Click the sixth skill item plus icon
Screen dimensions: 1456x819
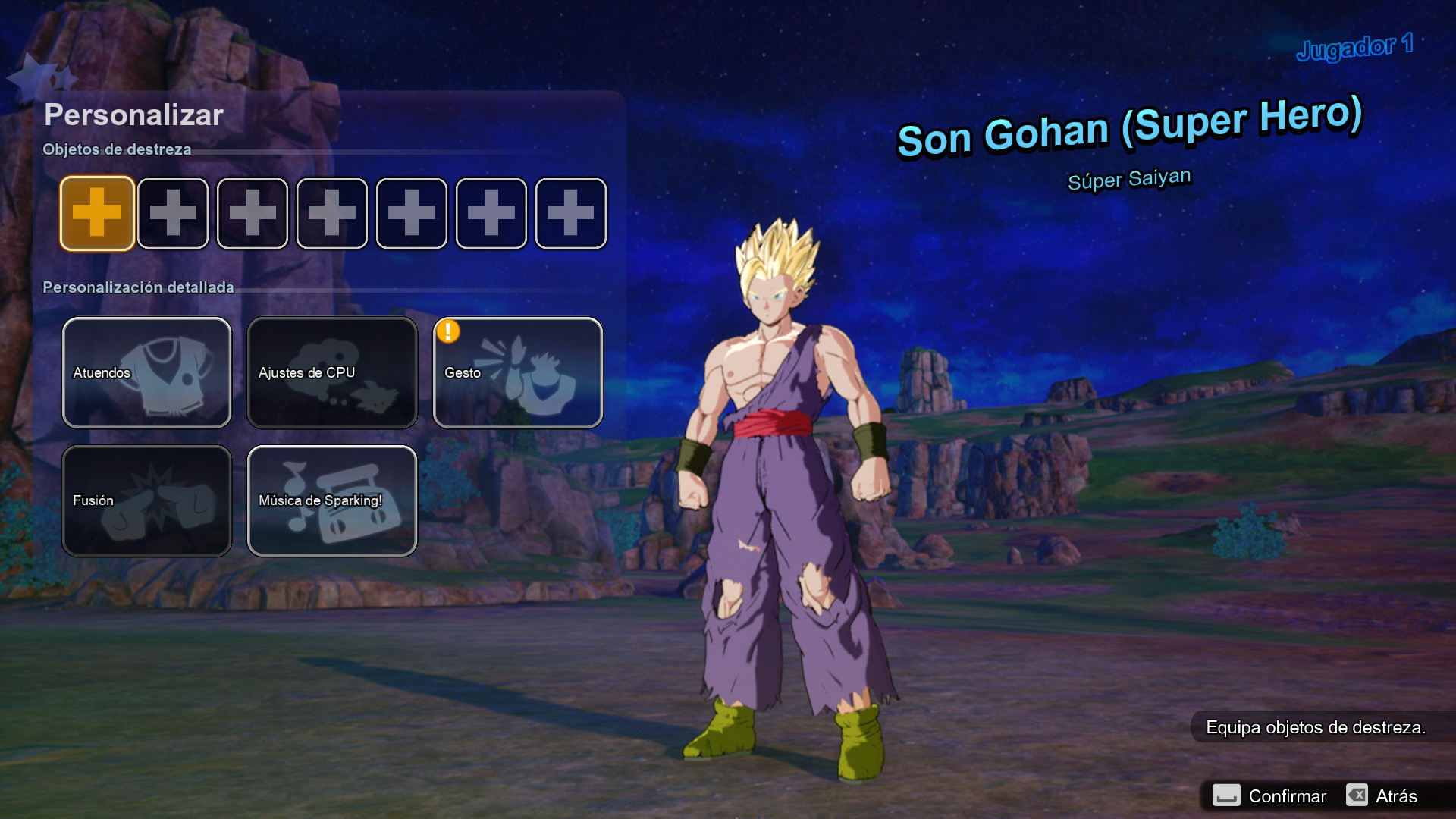[491, 213]
